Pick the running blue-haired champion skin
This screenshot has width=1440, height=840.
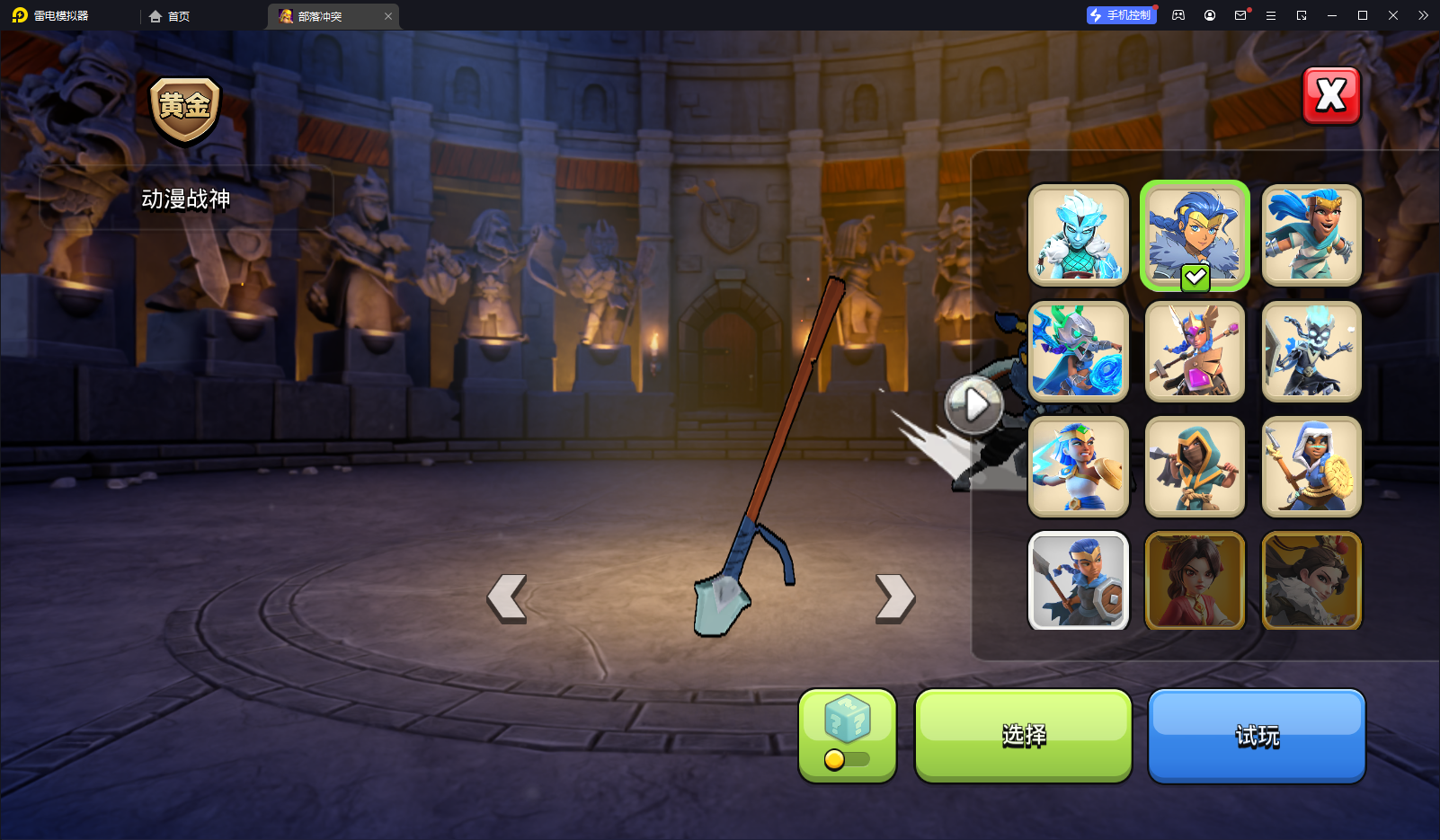(x=1311, y=235)
